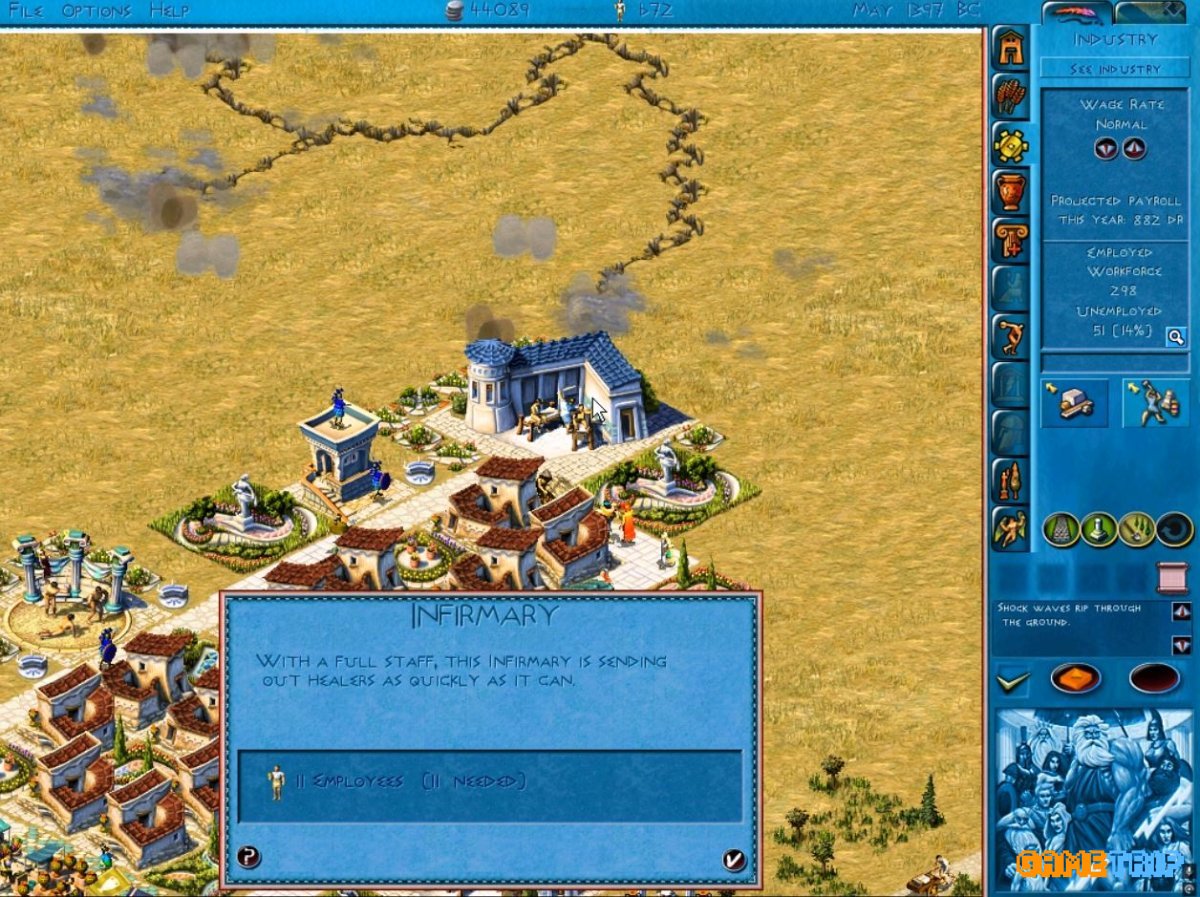The image size is (1200, 897).
Task: Choose the hammer-wielding worker build button
Action: click(x=1155, y=403)
